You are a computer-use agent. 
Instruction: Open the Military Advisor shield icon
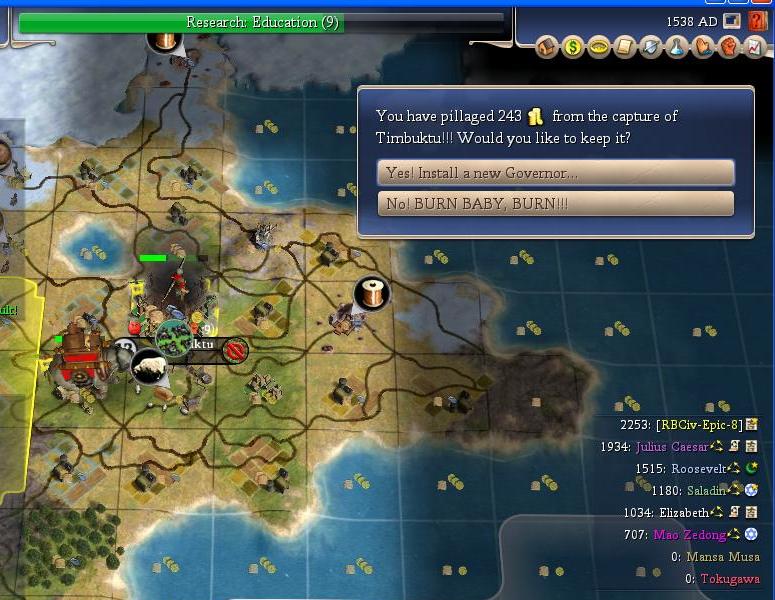tap(651, 47)
